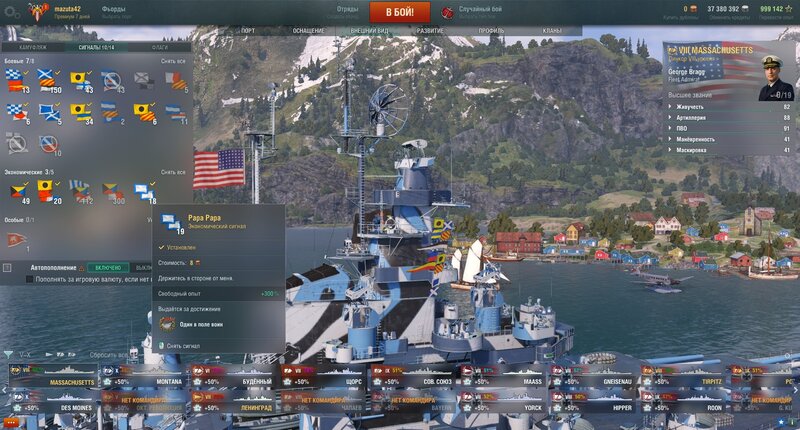Screen dimensions: 800x430
Task: Switch to the Флаги tab
Action: pos(160,46)
